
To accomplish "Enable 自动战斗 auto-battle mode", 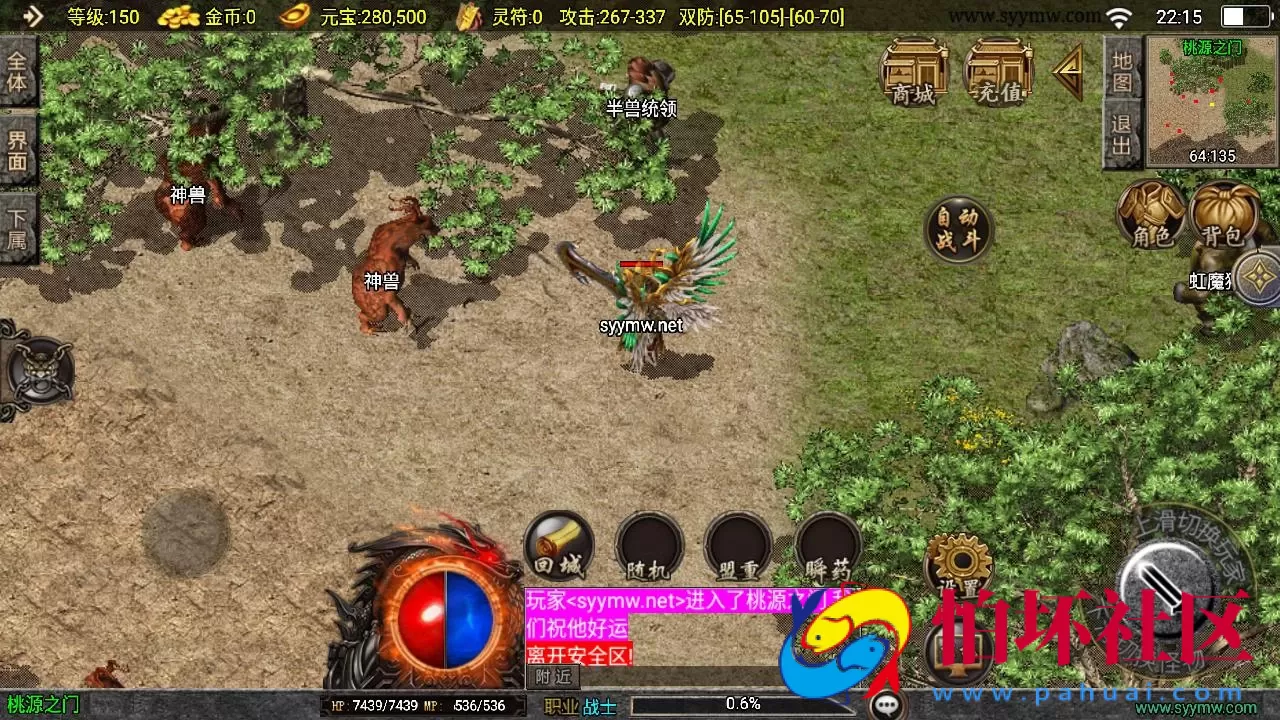I will tap(957, 231).
